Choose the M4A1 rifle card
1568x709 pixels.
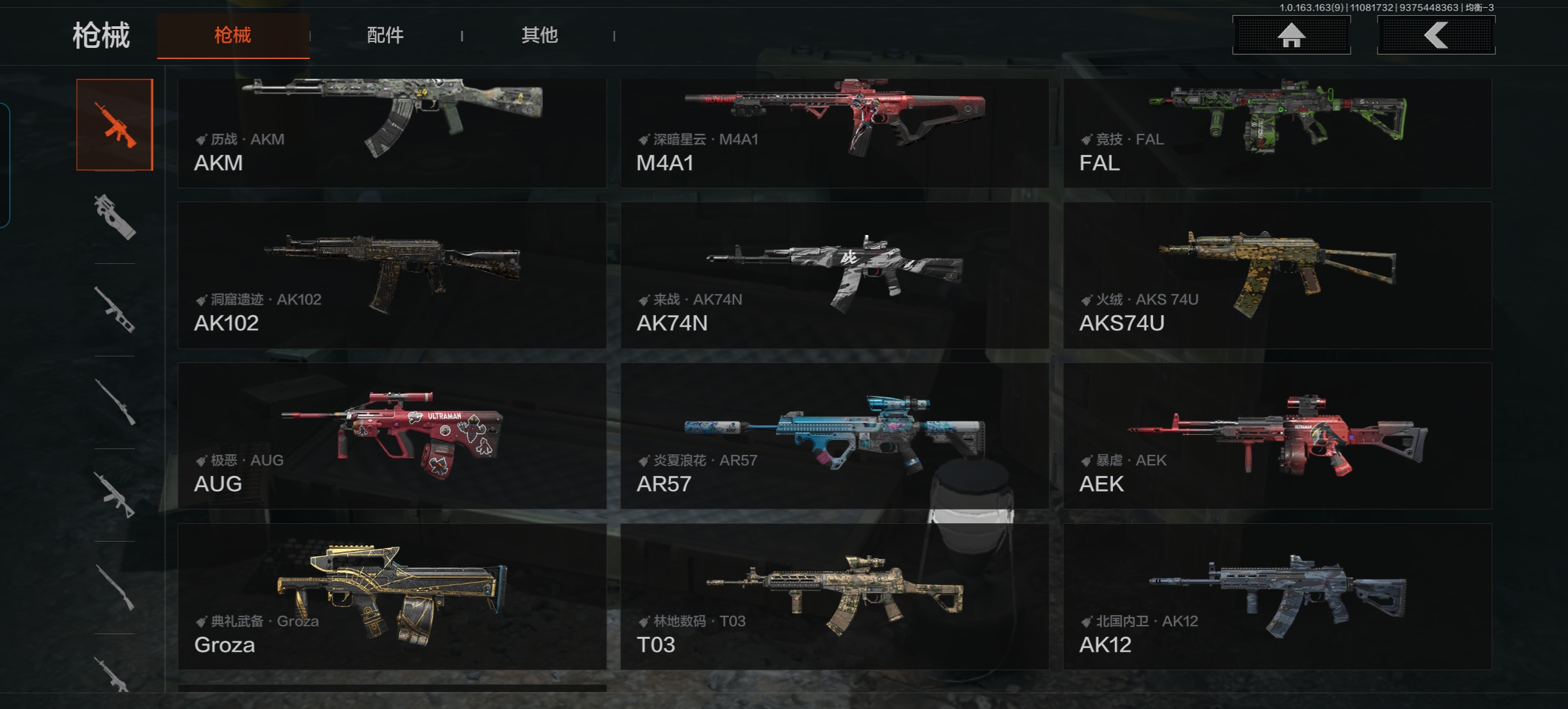coord(834,133)
